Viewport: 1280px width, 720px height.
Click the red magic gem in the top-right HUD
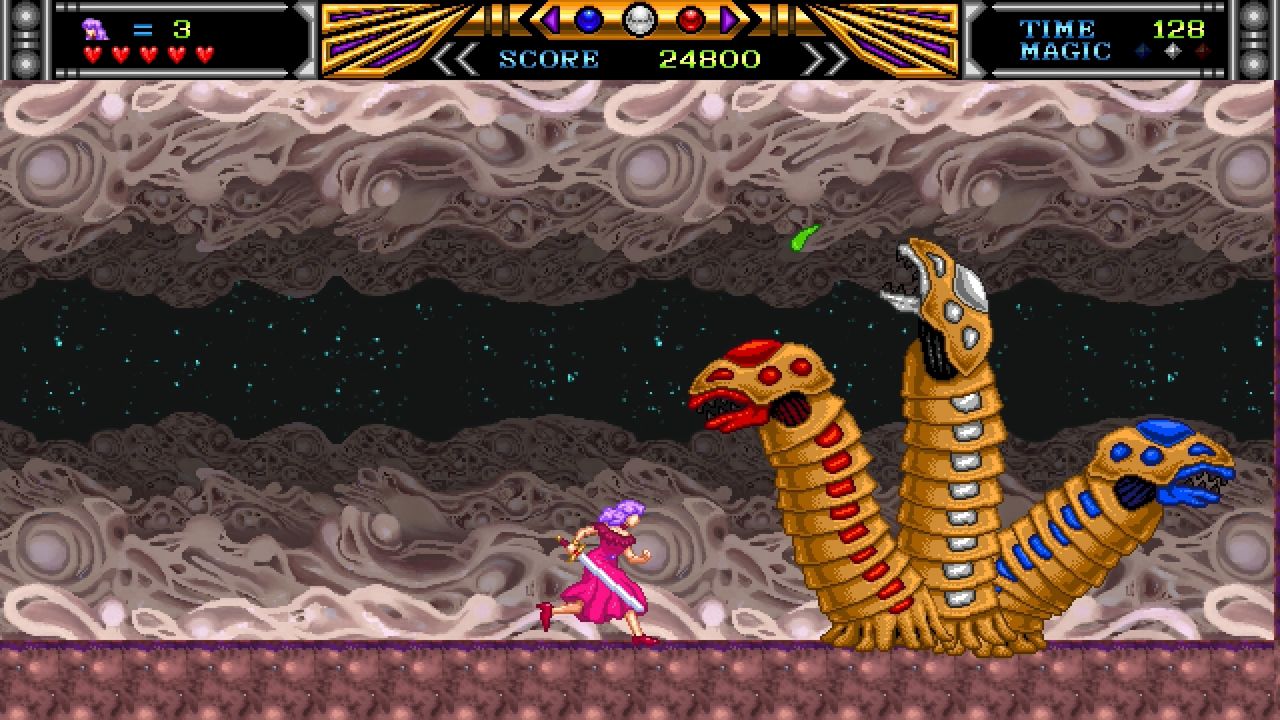[1204, 49]
